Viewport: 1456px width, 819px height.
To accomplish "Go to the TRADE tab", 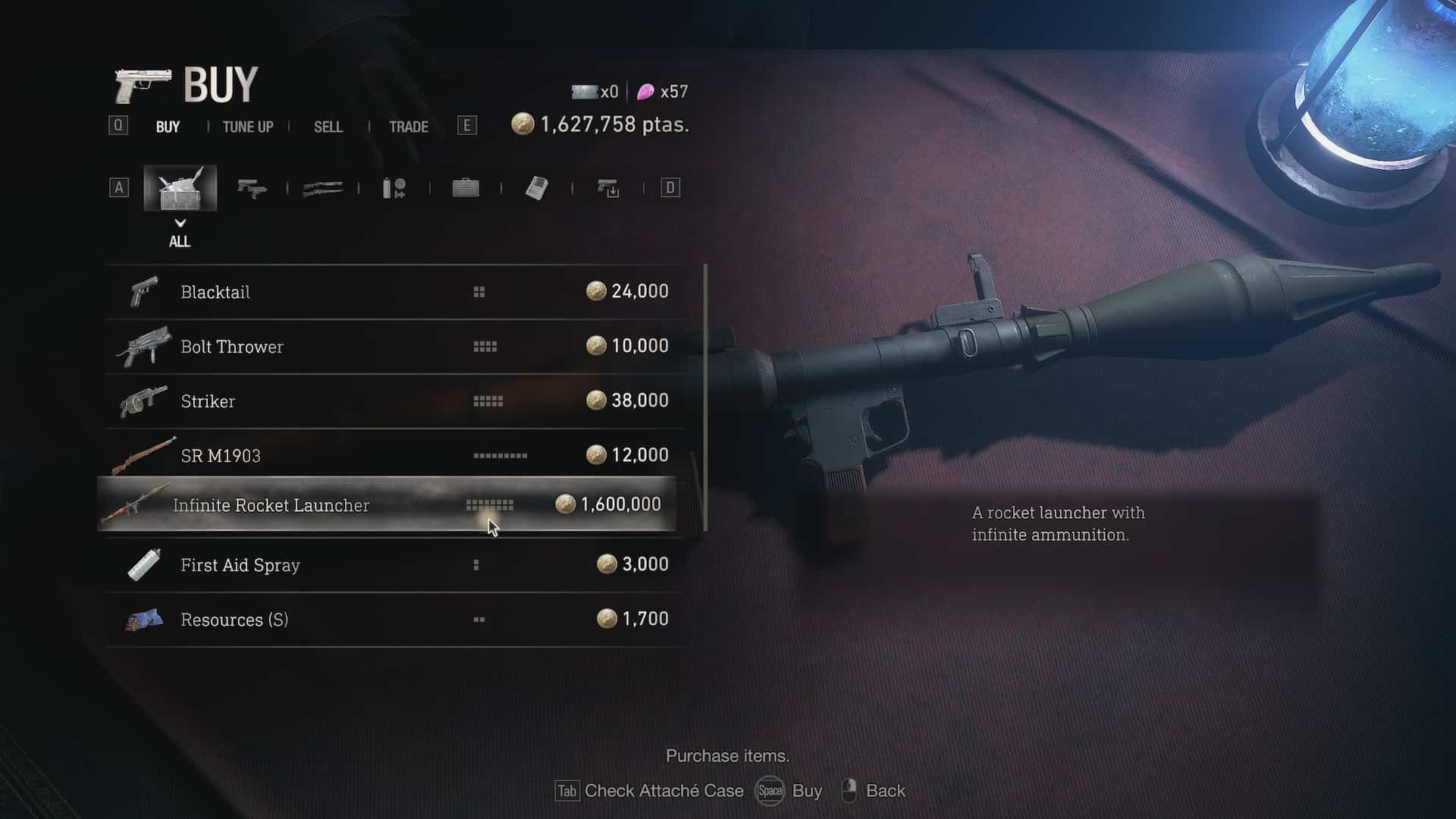I will (x=408, y=127).
